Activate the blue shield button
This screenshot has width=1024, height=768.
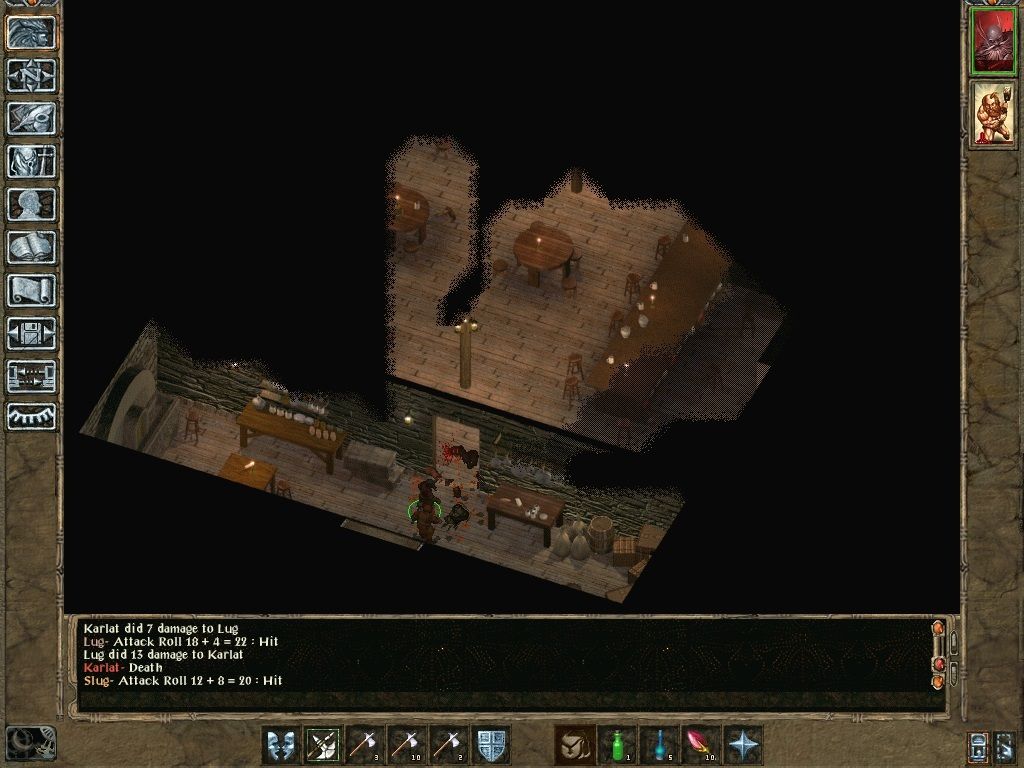pyautogui.click(x=491, y=745)
